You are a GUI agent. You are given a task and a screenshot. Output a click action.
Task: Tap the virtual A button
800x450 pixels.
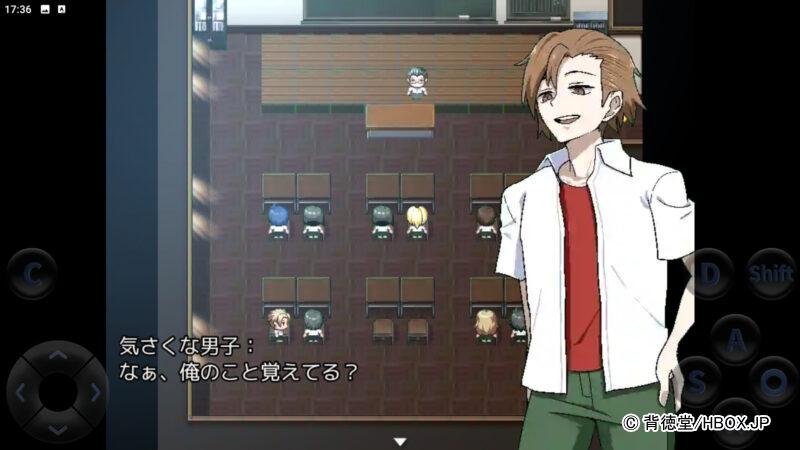coord(736,340)
